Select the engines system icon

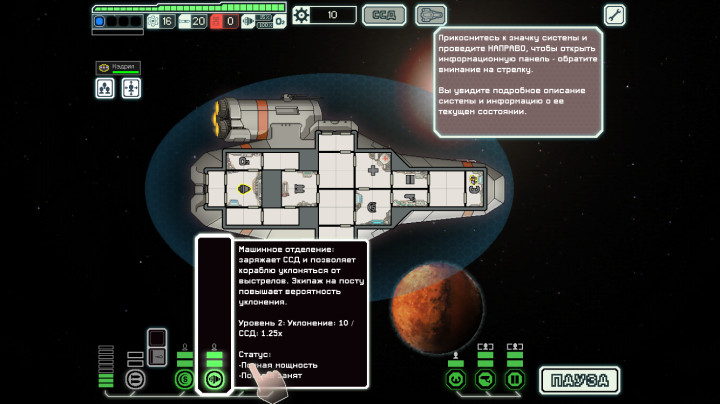pyautogui.click(x=213, y=379)
